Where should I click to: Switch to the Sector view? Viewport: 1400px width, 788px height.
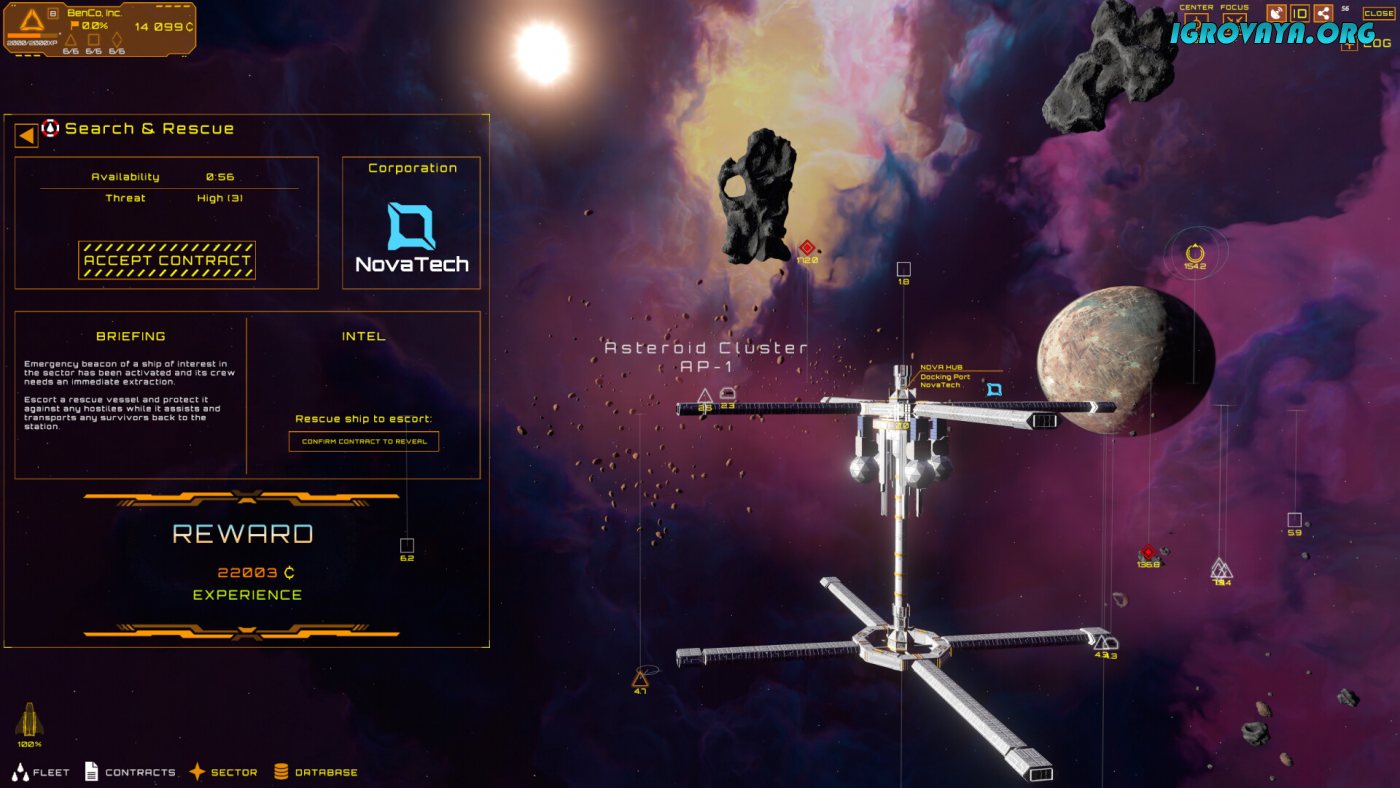[223, 772]
